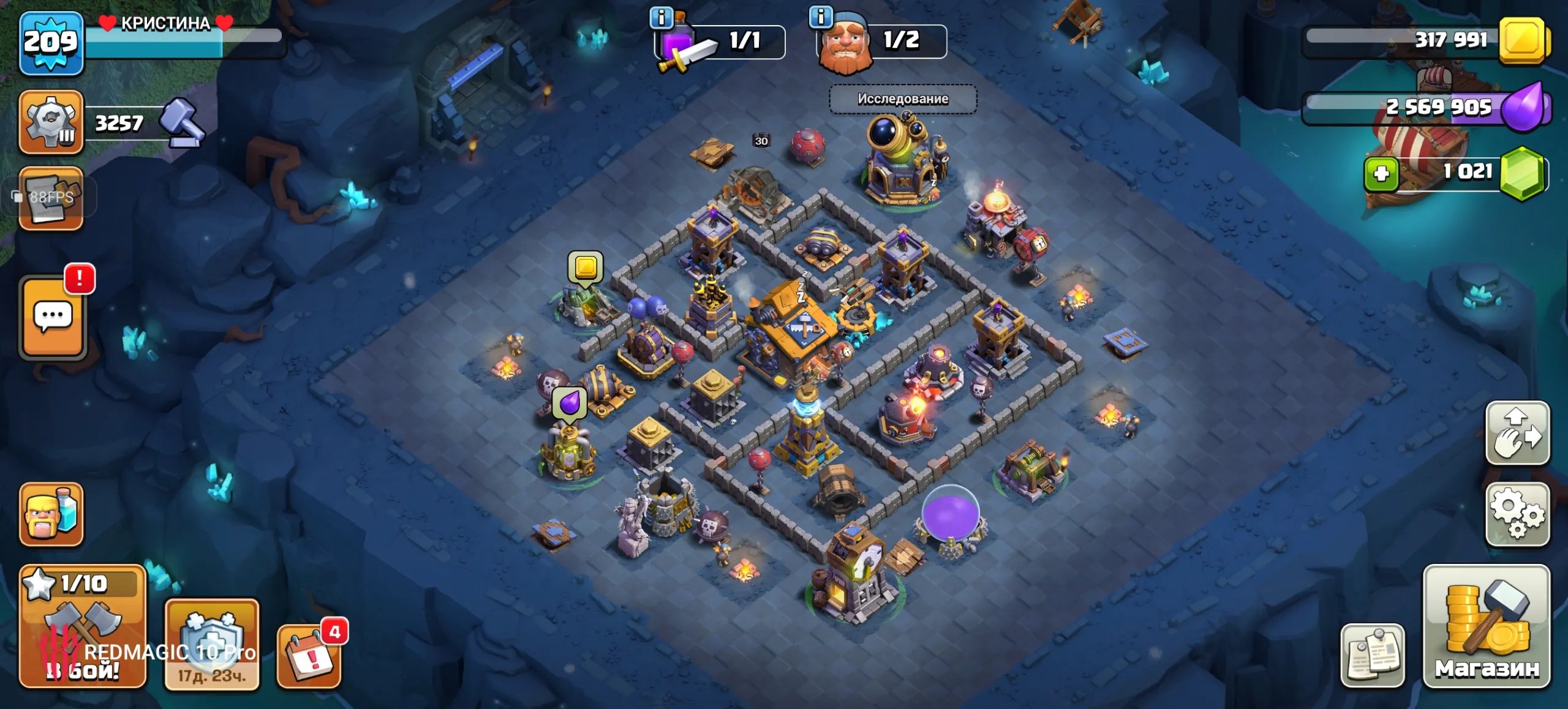Open the shield timer showing 17д. 23ч.
The height and width of the screenshot is (709, 1568).
212,644
